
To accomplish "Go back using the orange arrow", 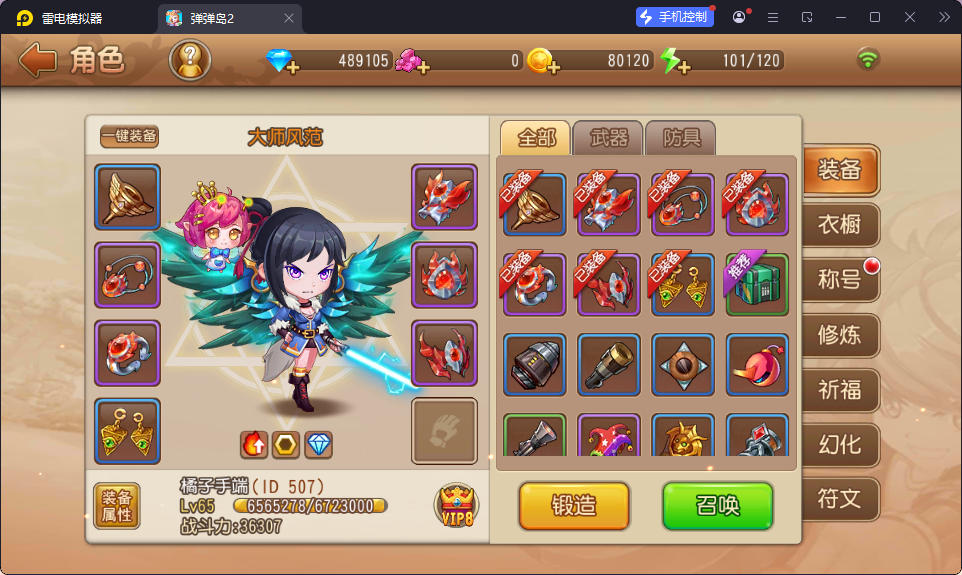I will click(x=38, y=60).
